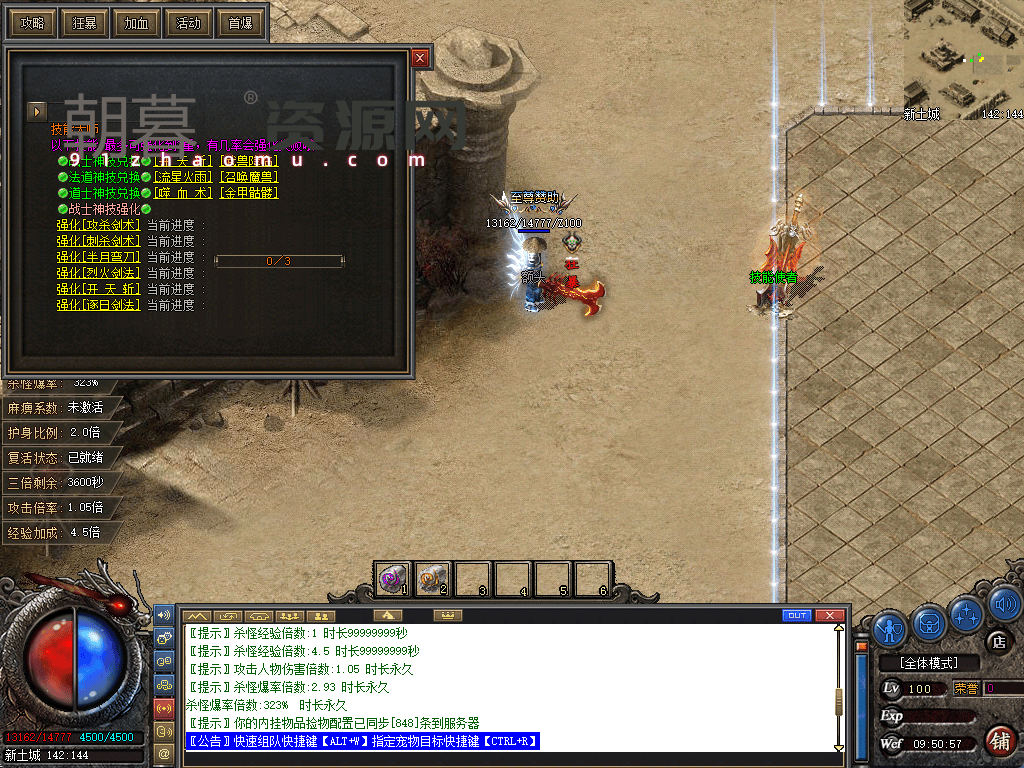Strengthen the 烈火剑法 skill
The height and width of the screenshot is (768, 1024).
tap(98, 273)
